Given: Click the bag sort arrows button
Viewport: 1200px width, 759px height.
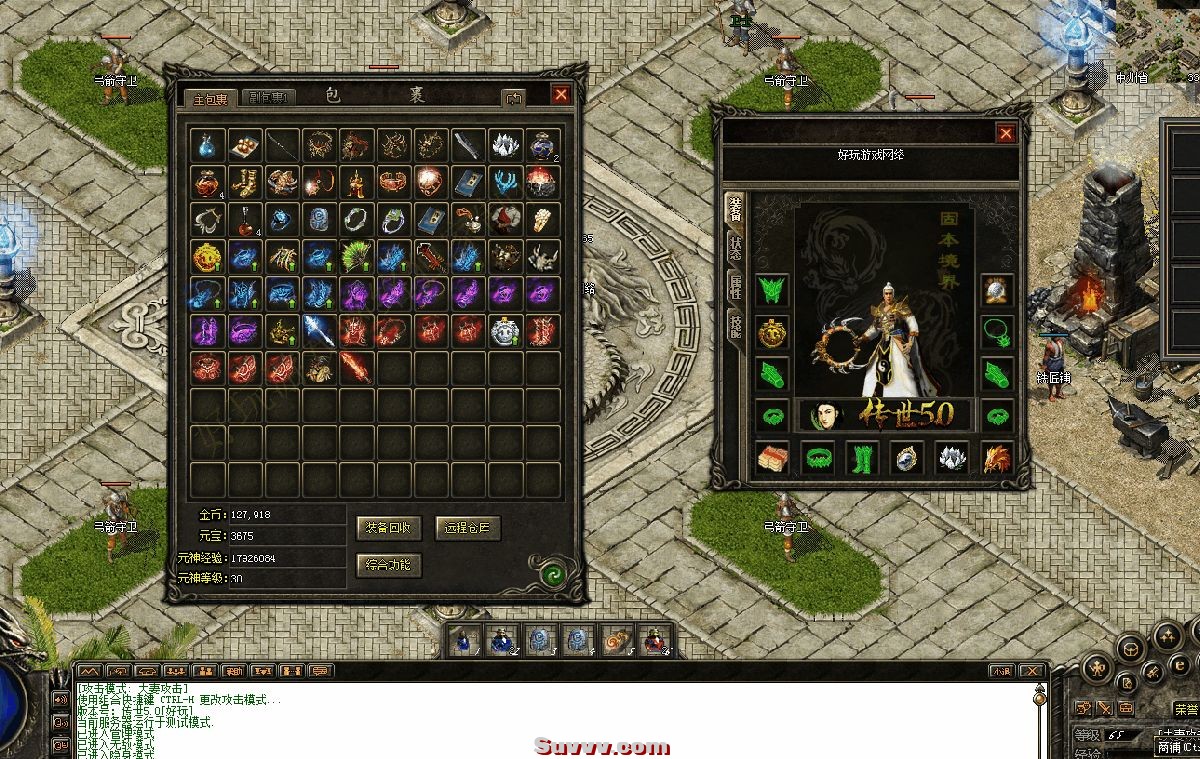Looking at the screenshot, I should point(514,98).
